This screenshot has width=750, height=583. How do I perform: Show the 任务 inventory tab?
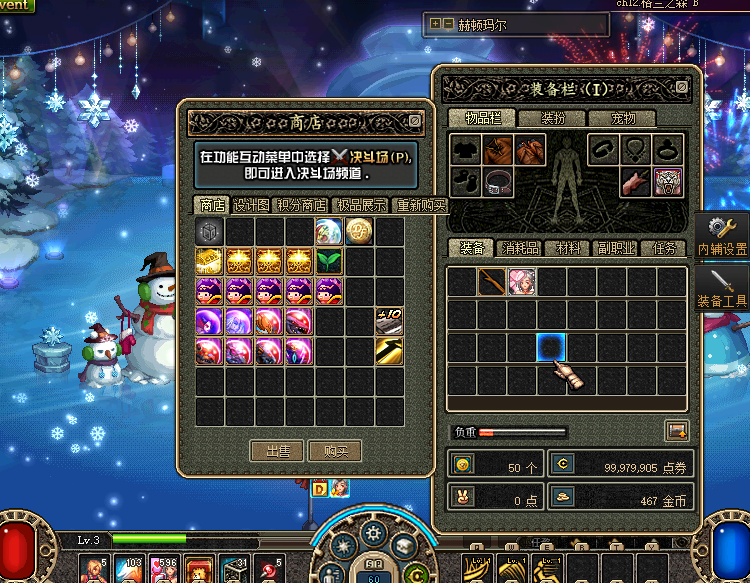pos(664,248)
